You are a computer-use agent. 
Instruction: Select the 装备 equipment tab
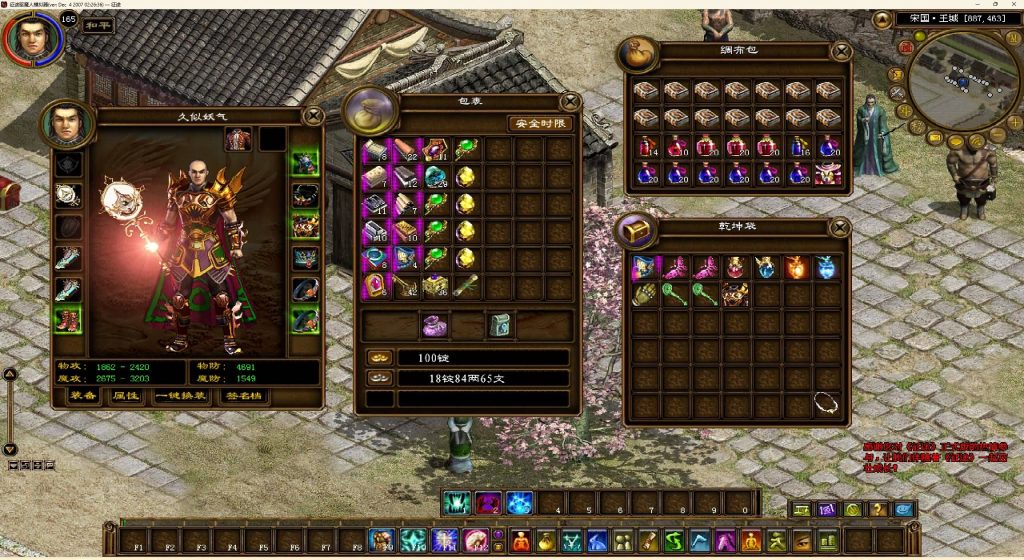point(83,395)
